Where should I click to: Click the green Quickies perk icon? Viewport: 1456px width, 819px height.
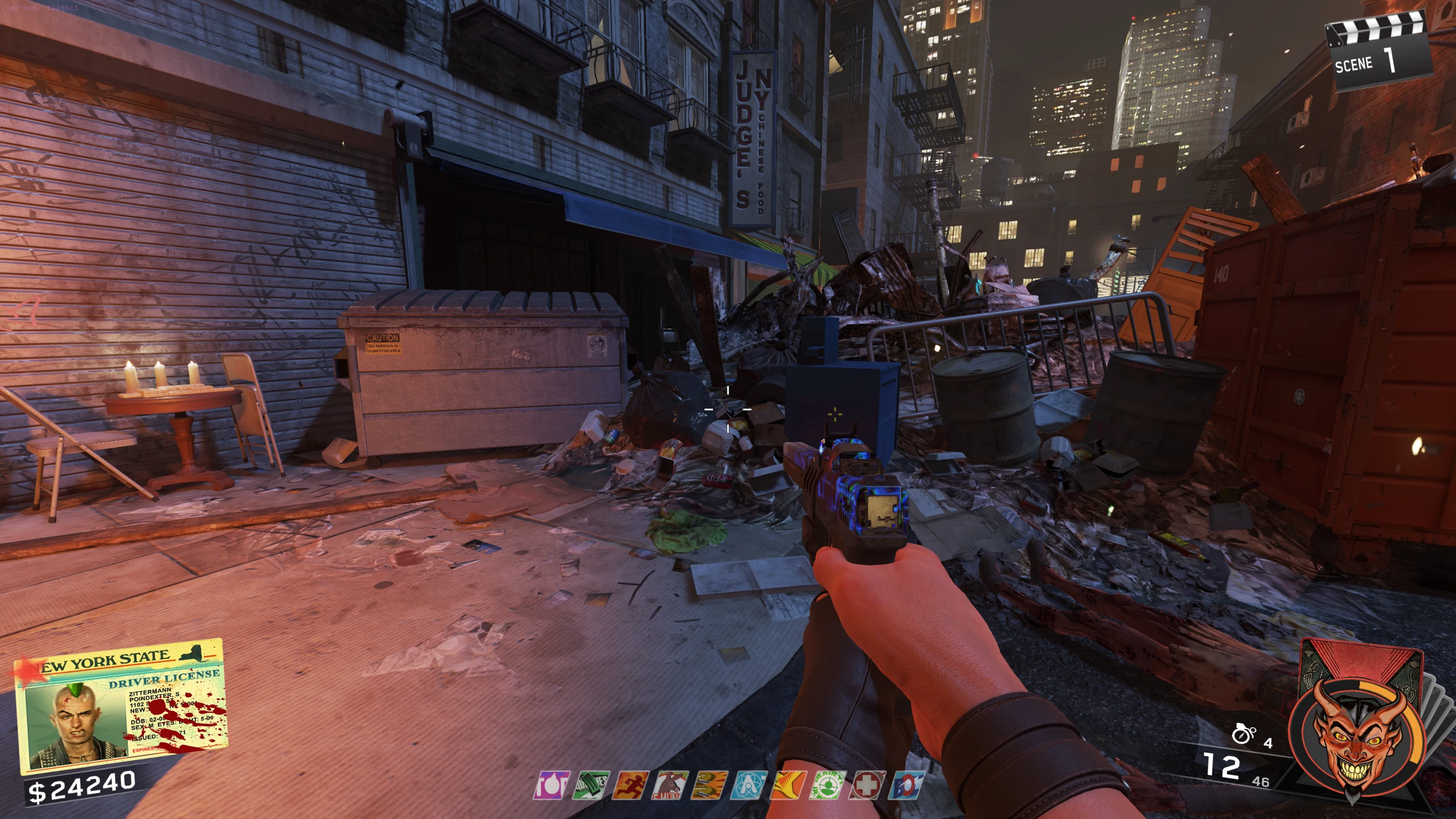tap(591, 785)
